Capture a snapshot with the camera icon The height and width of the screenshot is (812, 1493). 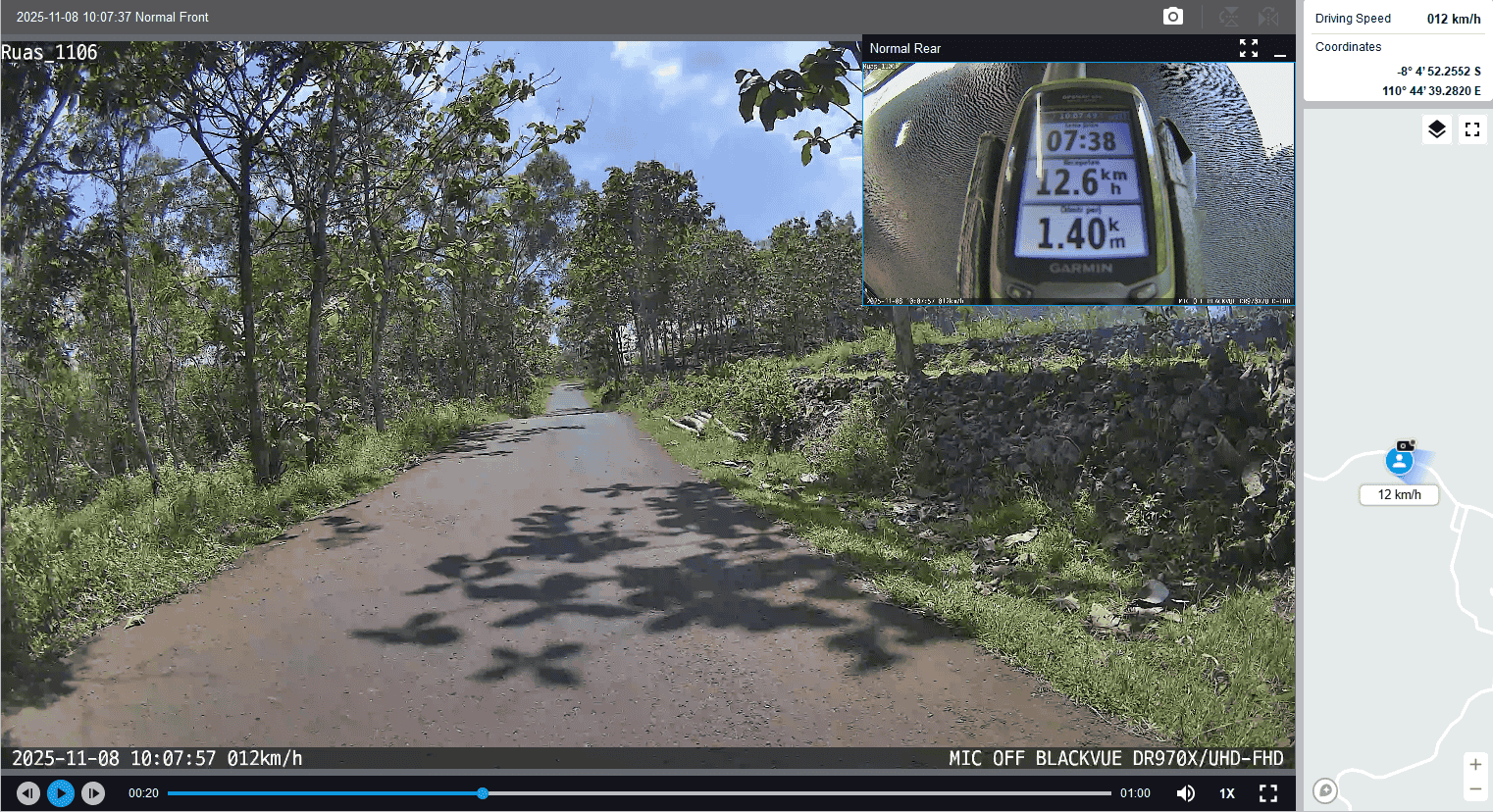pos(1173,17)
